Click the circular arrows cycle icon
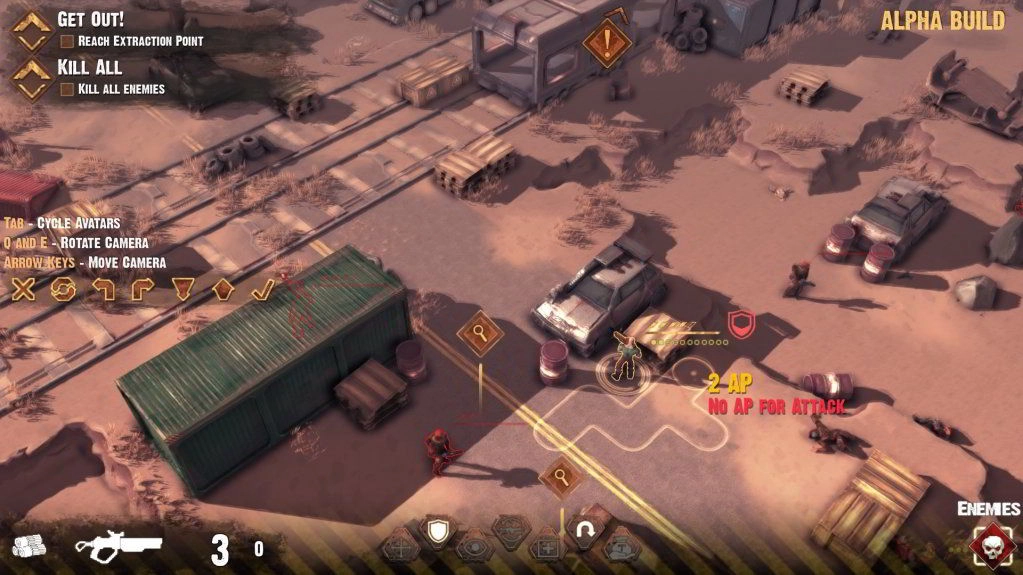 point(64,290)
